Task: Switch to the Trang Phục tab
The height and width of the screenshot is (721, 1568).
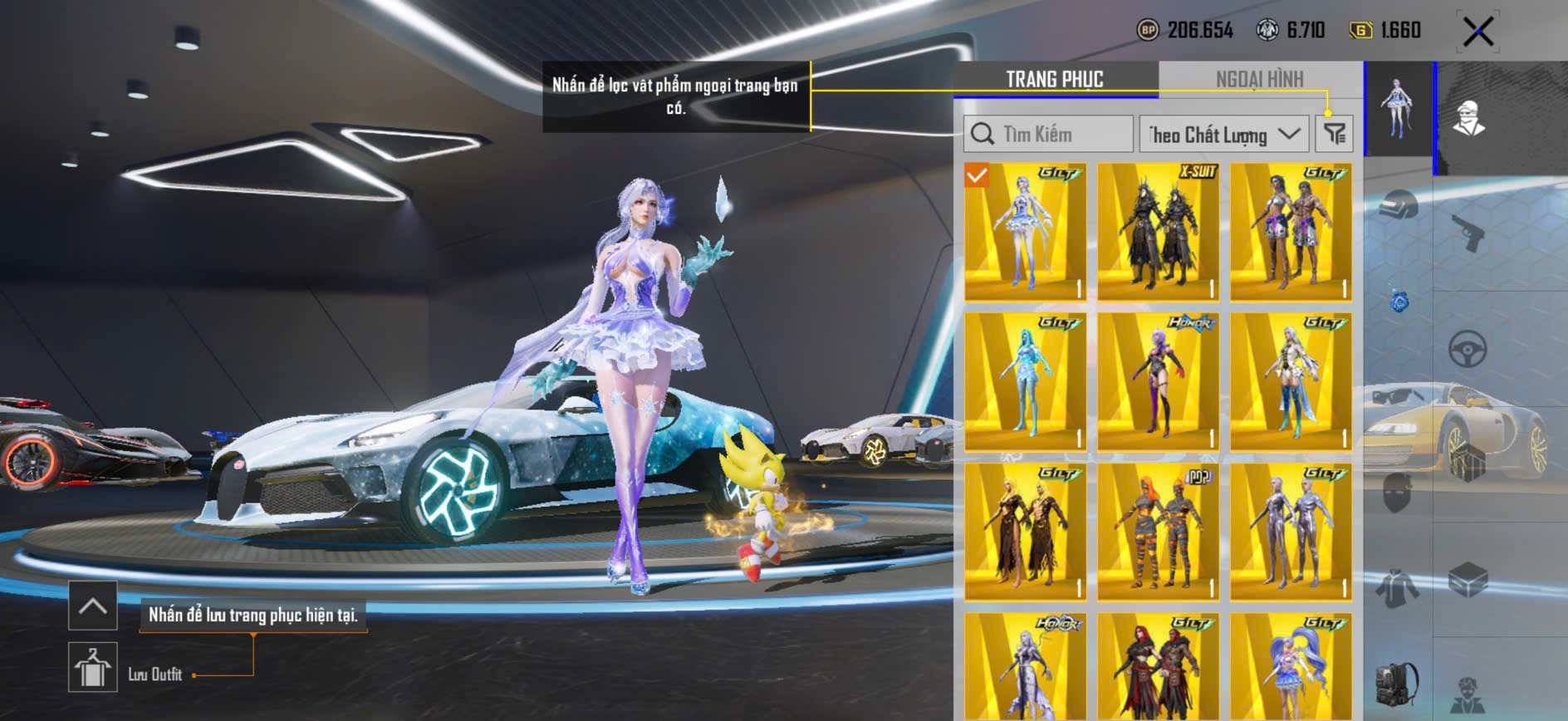Action: pyautogui.click(x=1055, y=80)
